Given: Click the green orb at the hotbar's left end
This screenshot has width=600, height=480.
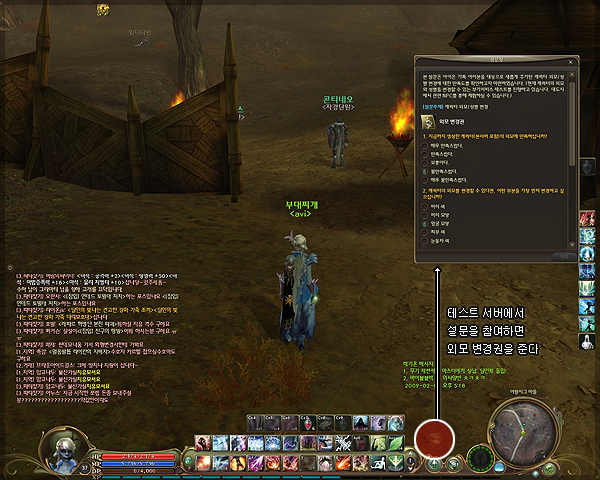Looking at the screenshot, I should [x=187, y=461].
